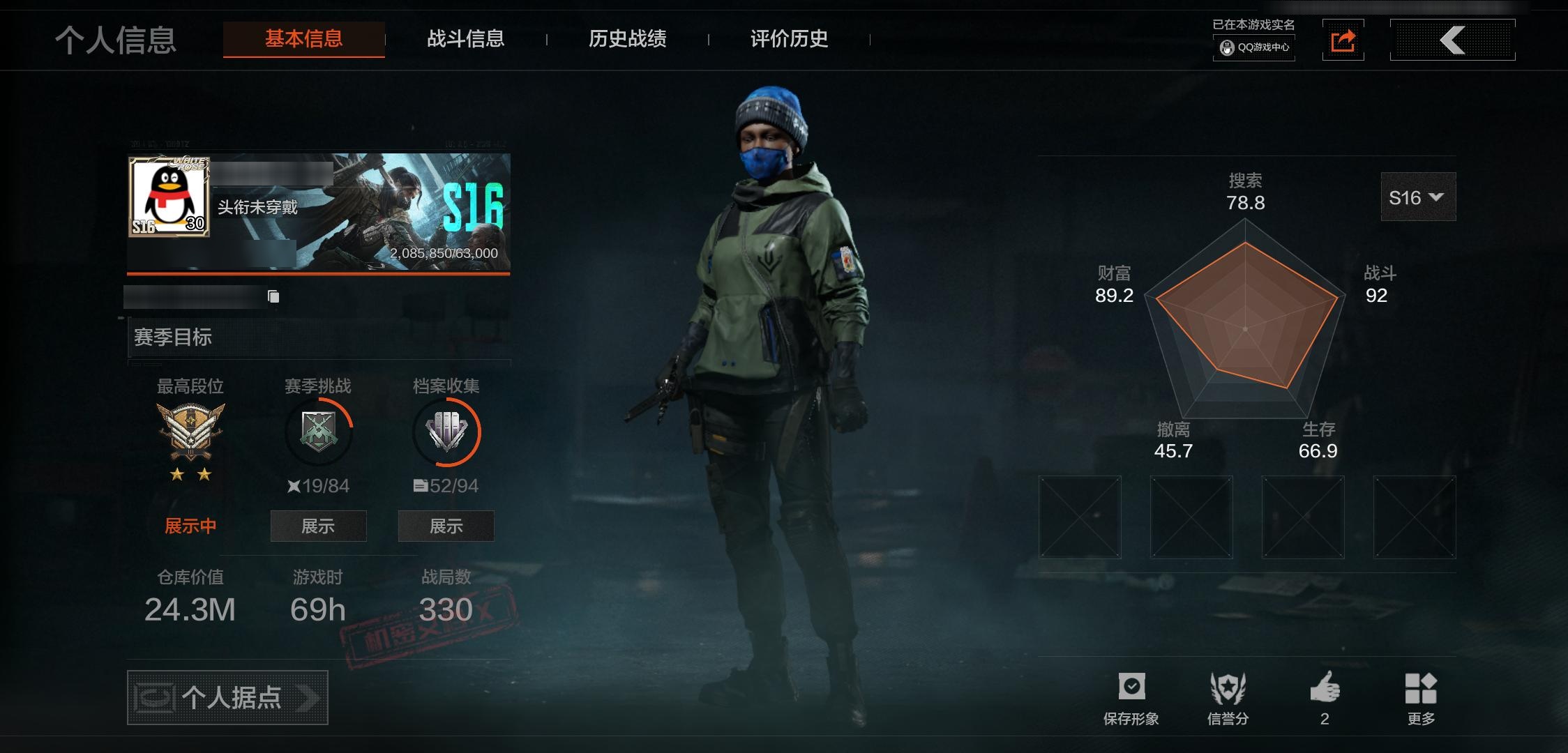This screenshot has width=1568, height=753.
Task: Show the 档案收集 badge
Action: click(446, 526)
